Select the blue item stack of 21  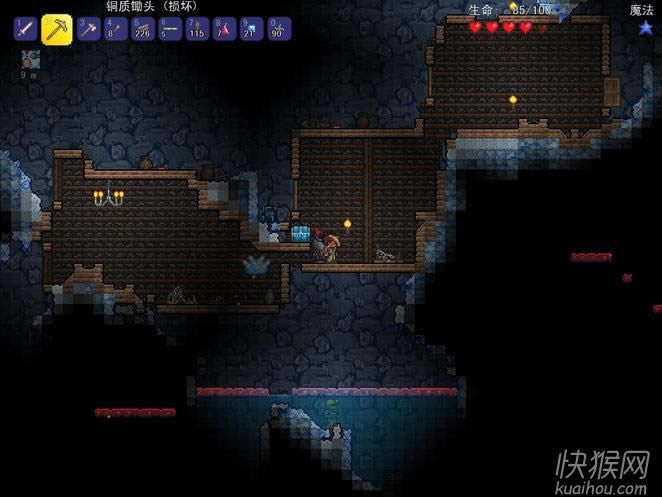pos(250,29)
